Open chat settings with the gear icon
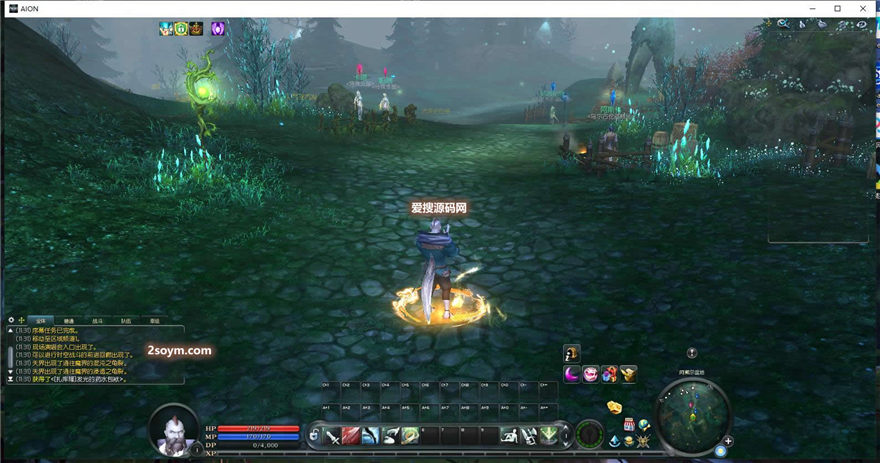Image resolution: width=880 pixels, height=463 pixels. point(11,320)
